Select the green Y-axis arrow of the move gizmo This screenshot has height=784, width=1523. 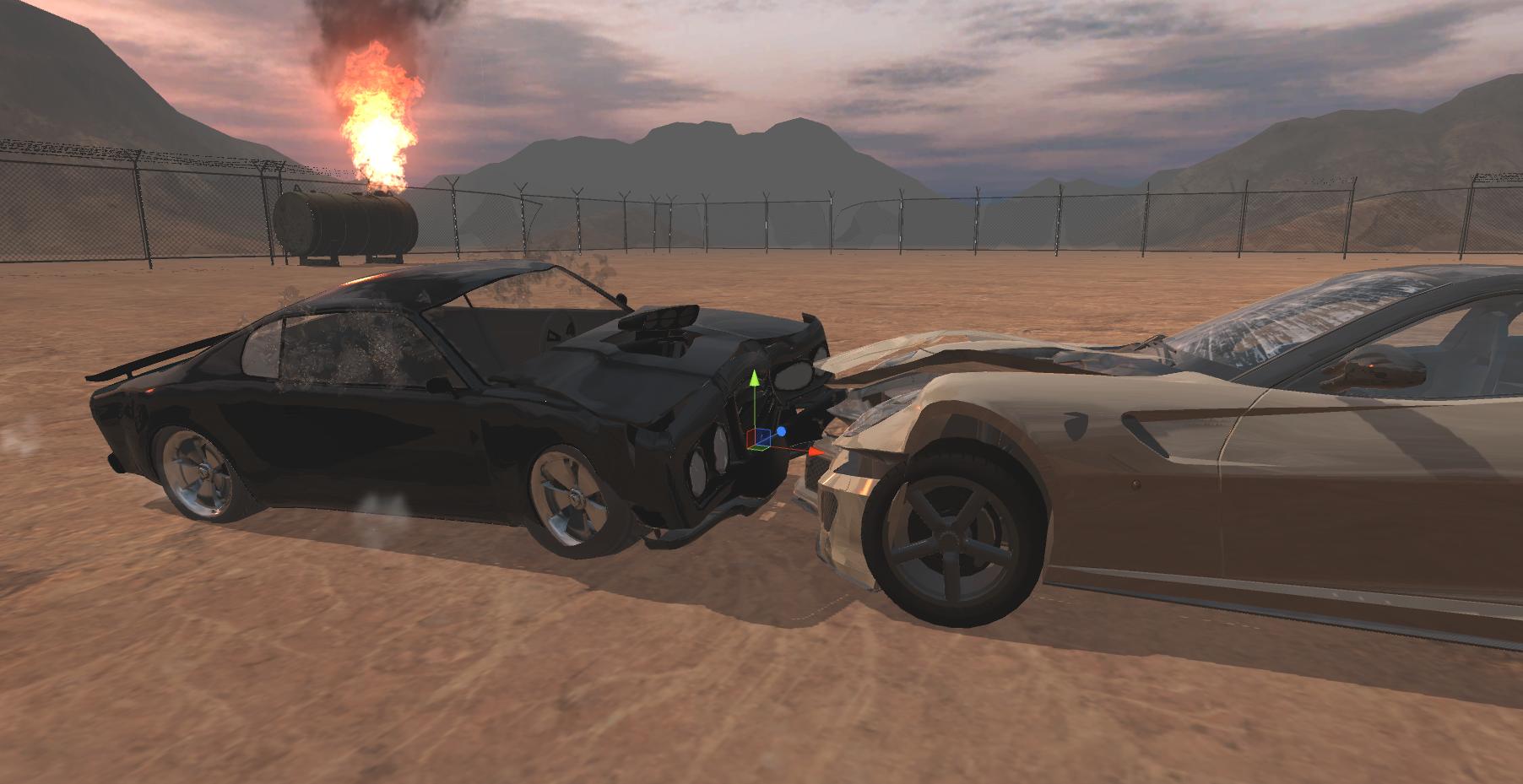tap(754, 378)
